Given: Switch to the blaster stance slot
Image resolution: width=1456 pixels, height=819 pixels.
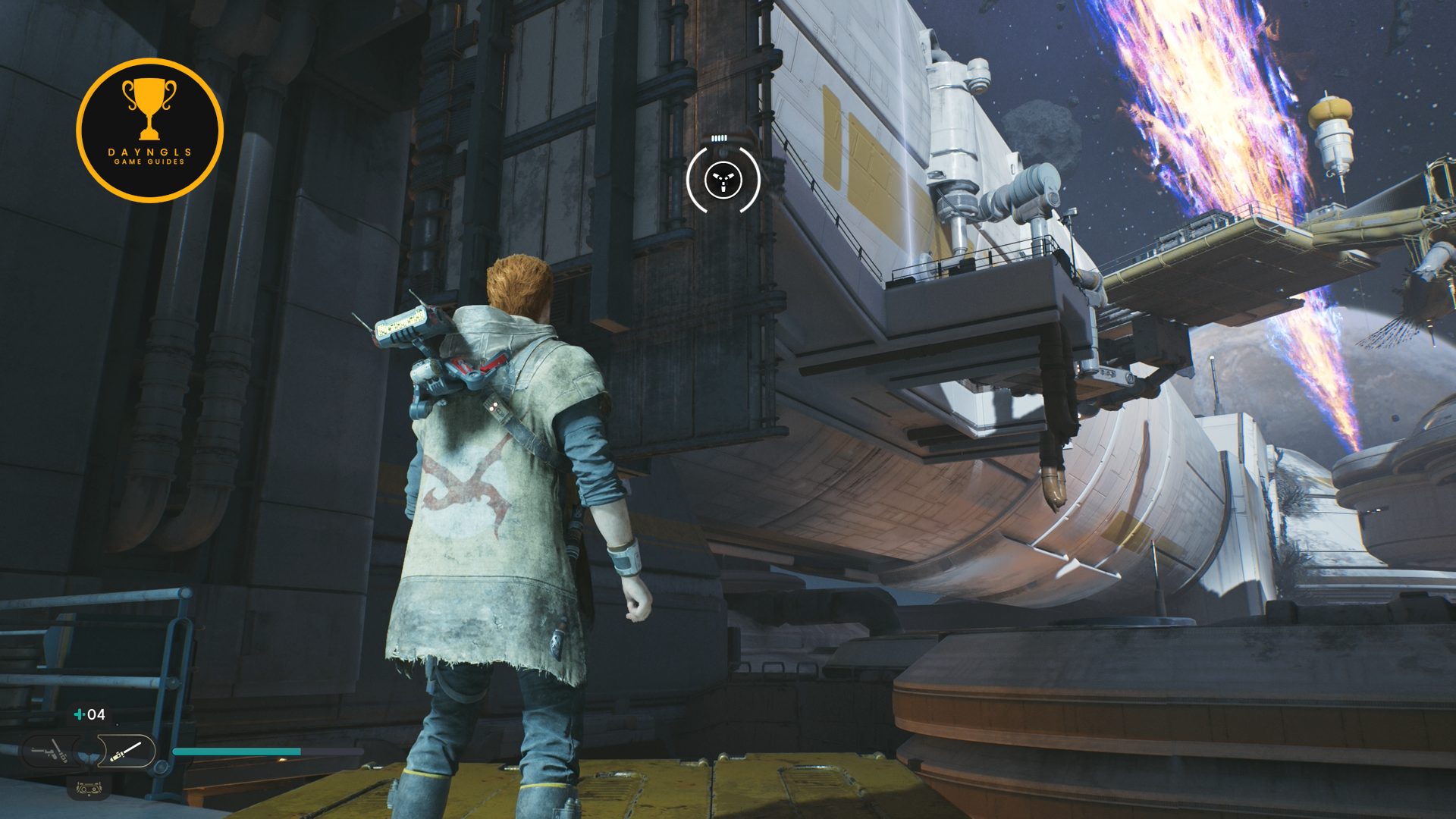Looking at the screenshot, I should point(51,752).
